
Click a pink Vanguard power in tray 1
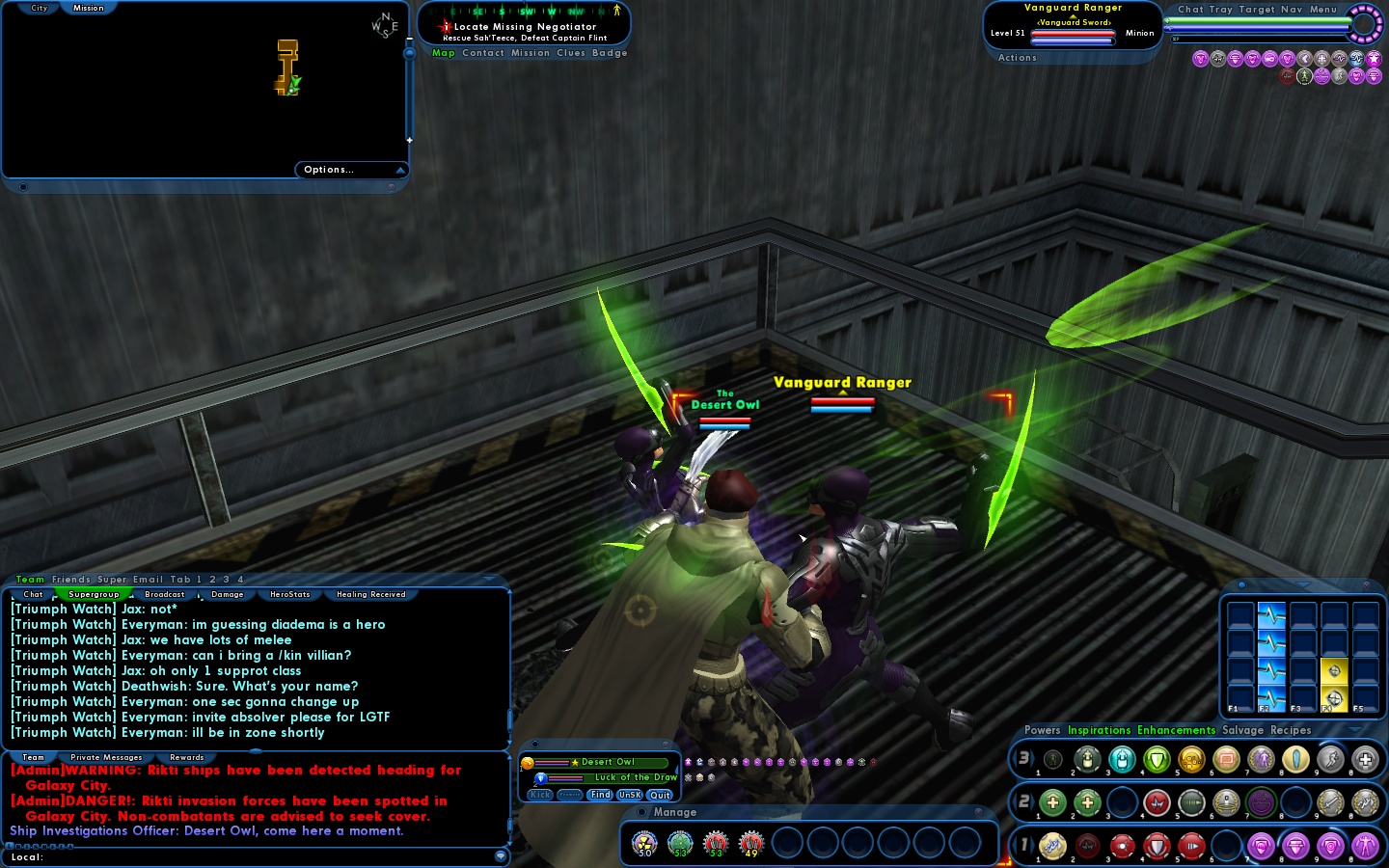click(1261, 846)
